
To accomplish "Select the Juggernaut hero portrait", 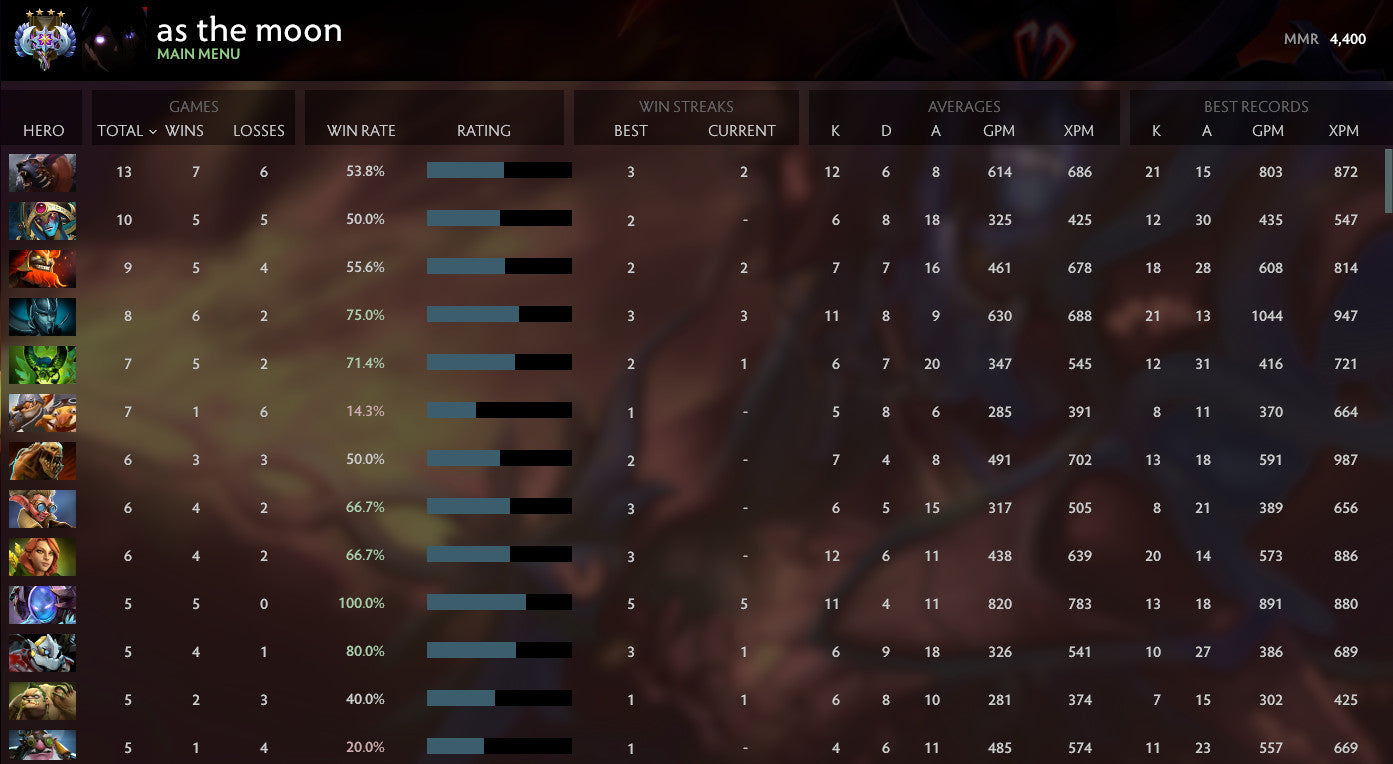I will click(x=42, y=268).
